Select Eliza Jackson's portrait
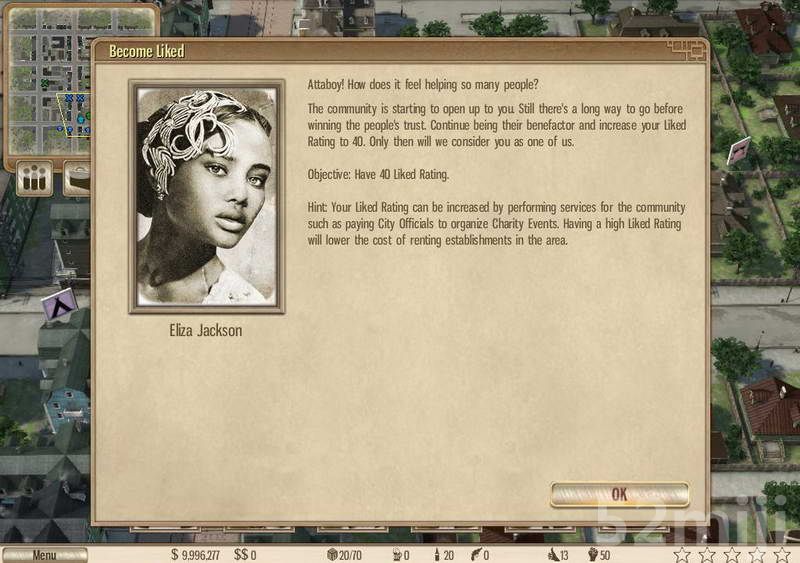This screenshot has height=563, width=800. [207, 196]
